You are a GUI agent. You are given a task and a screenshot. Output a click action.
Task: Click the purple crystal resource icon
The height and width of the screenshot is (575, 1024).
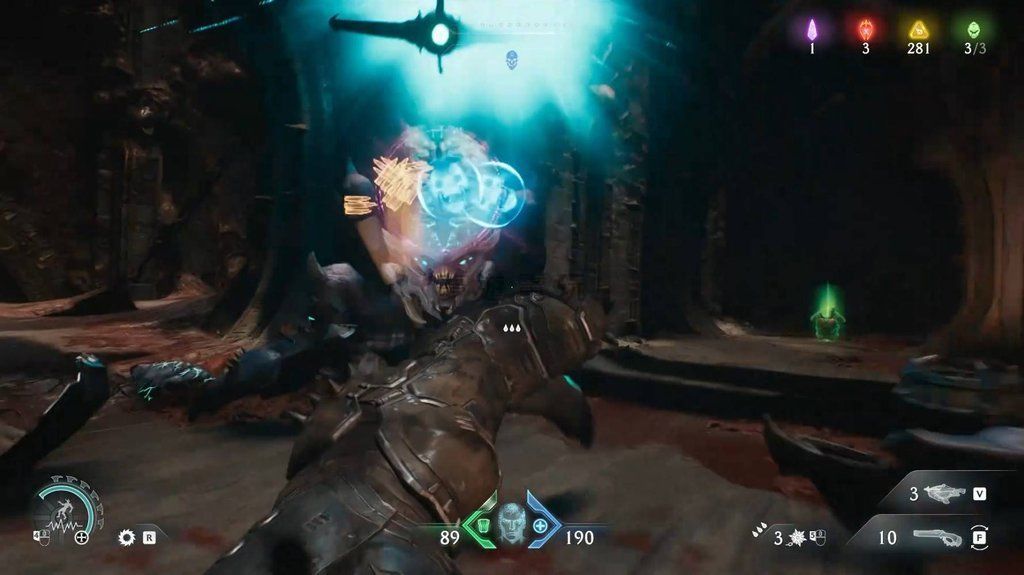[x=812, y=29]
